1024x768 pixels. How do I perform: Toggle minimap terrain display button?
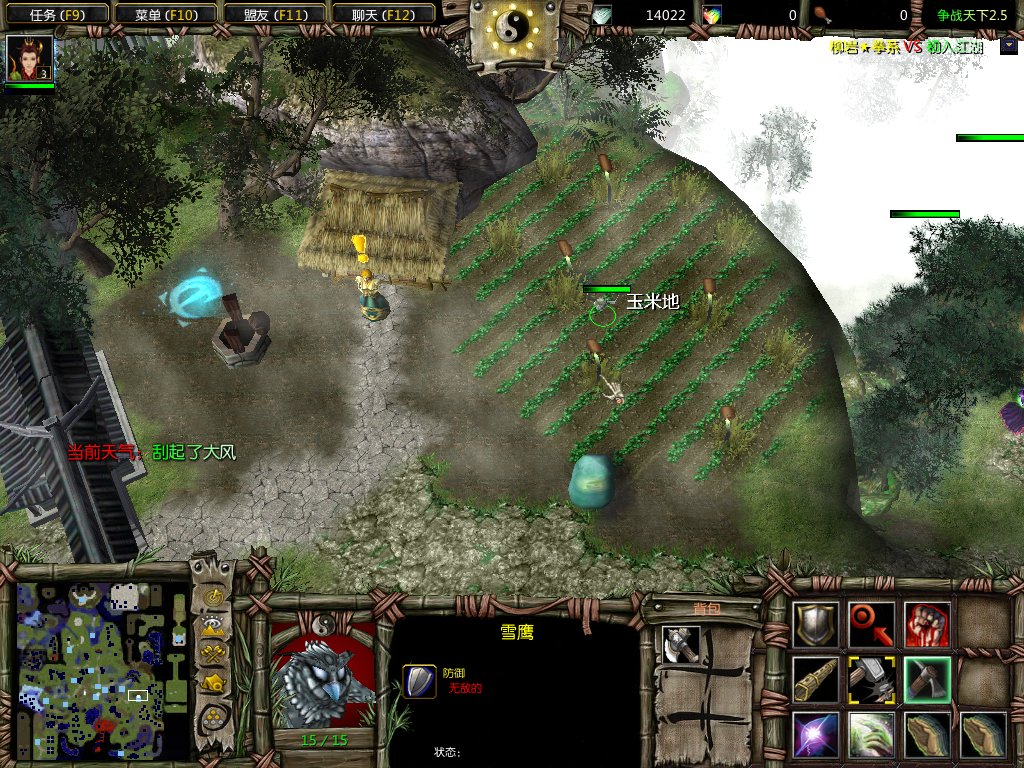213,627
